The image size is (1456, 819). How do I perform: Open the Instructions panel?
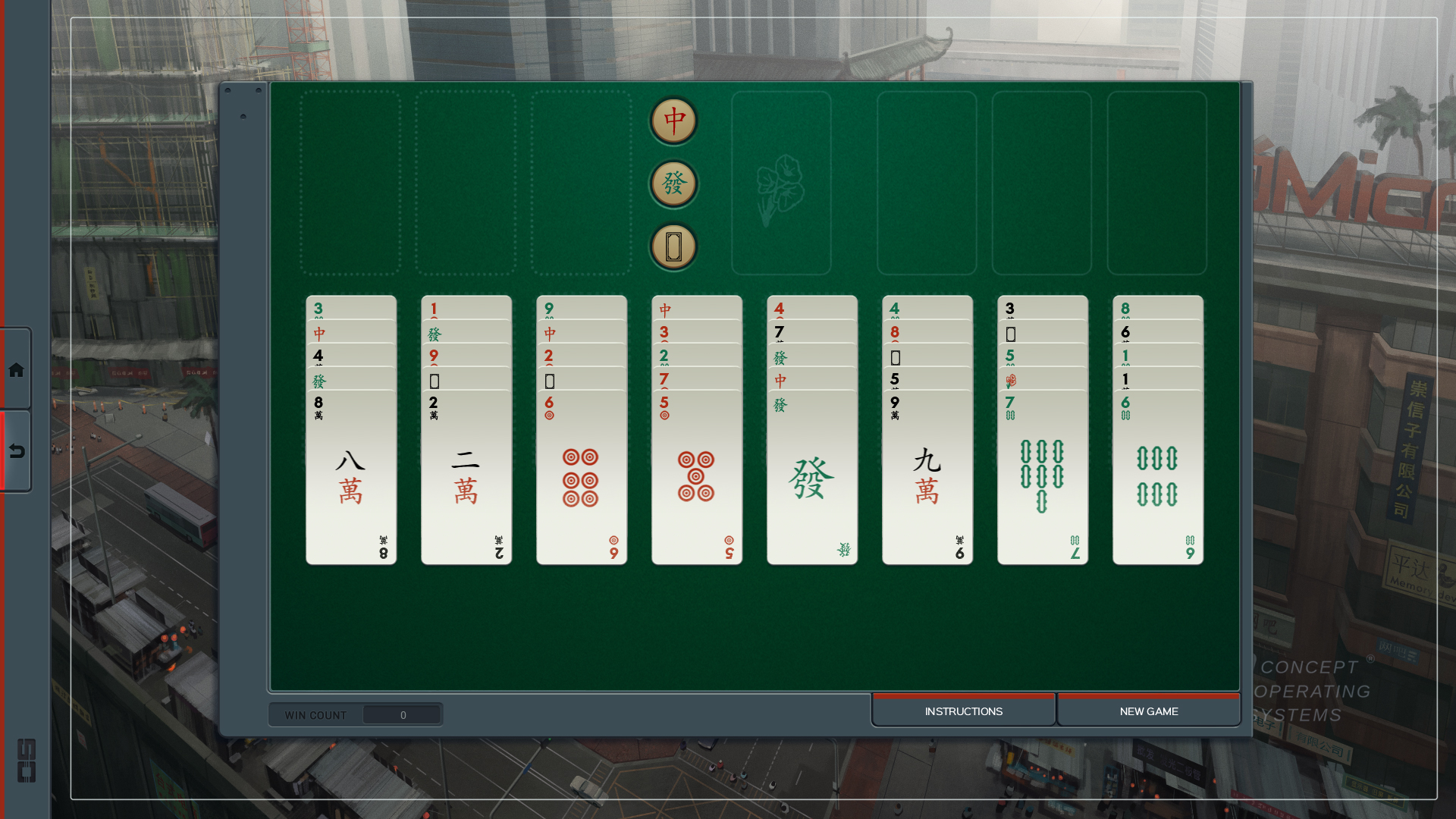click(x=962, y=711)
